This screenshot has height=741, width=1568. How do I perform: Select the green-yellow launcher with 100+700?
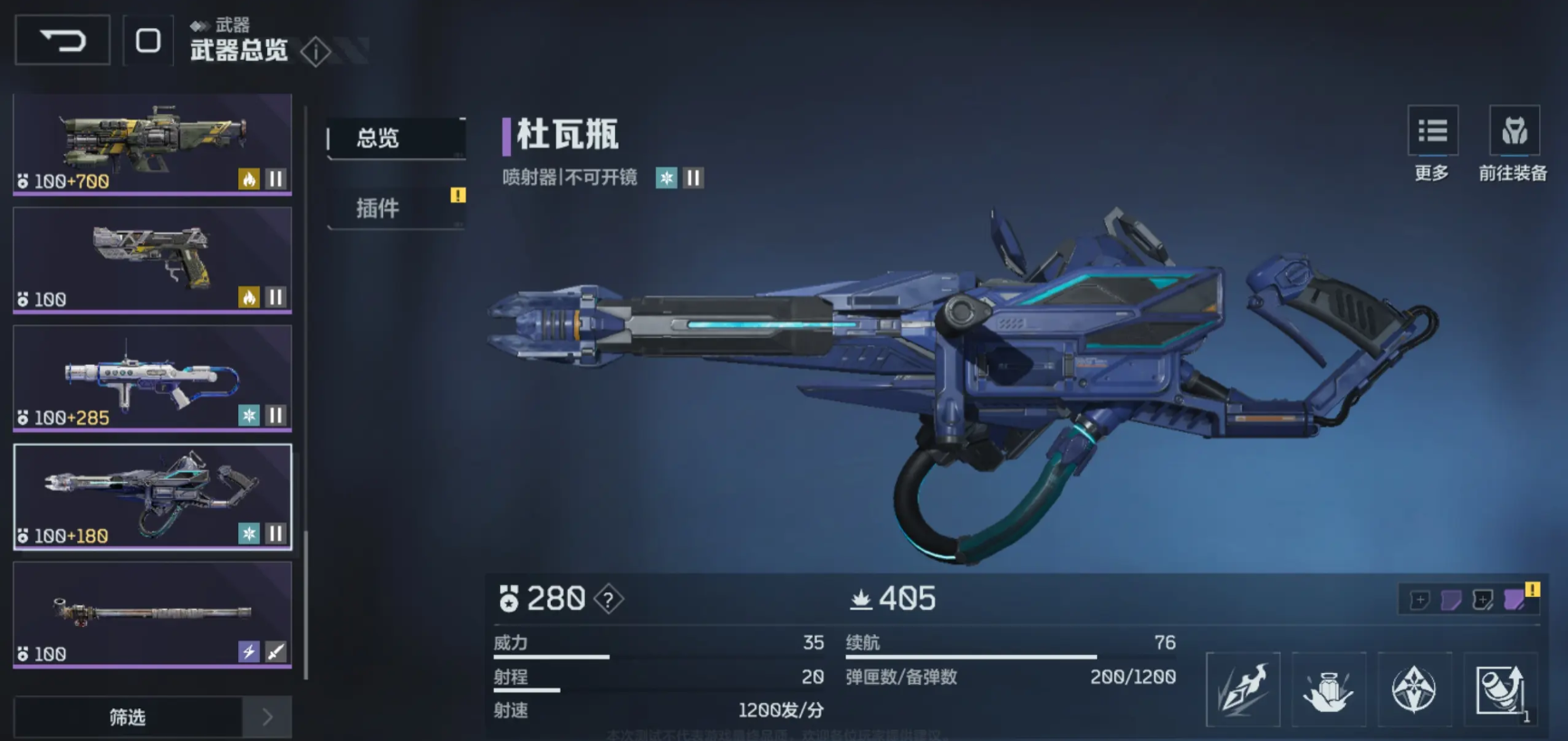(x=152, y=143)
